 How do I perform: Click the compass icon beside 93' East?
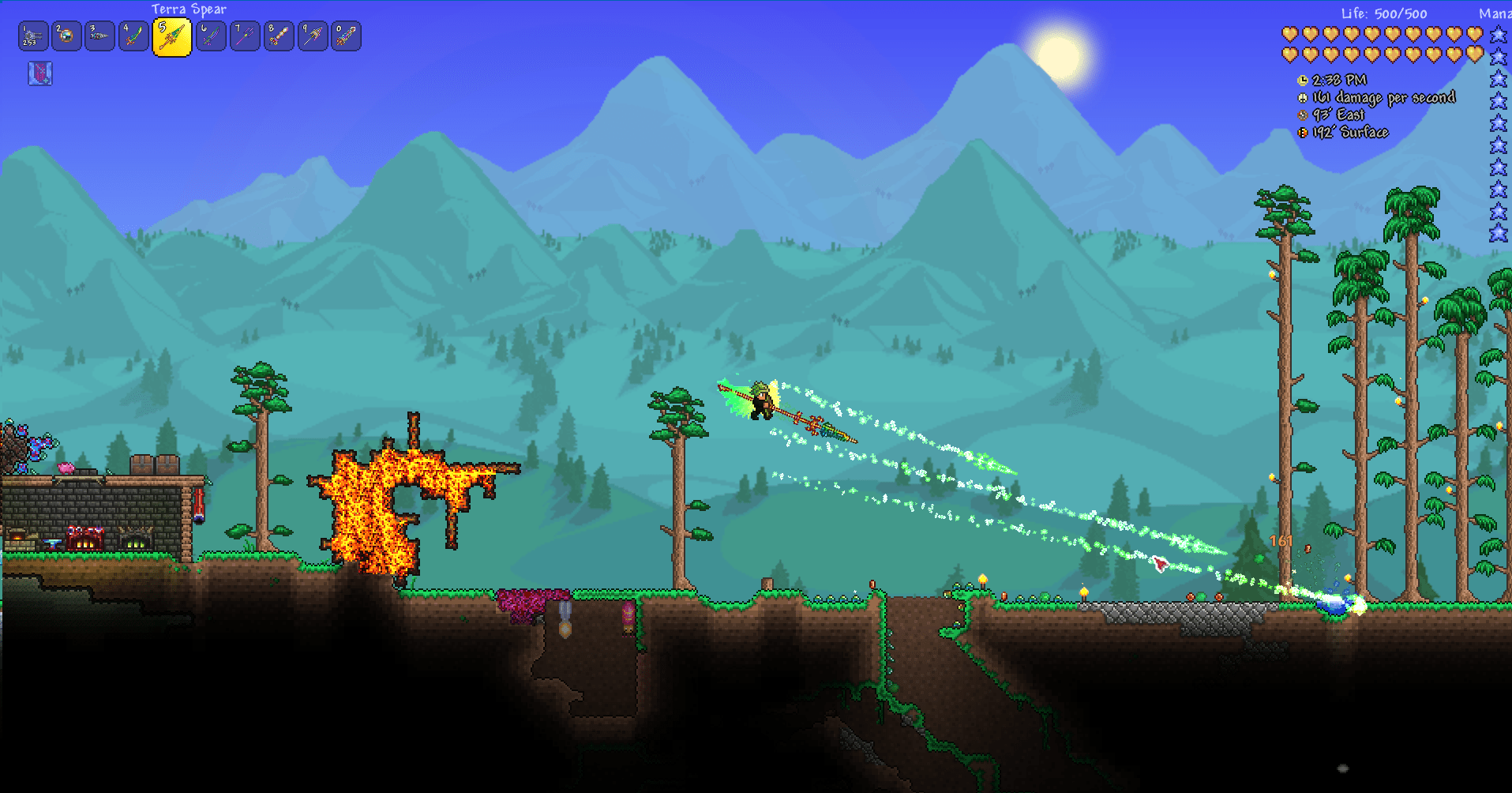point(1303,115)
